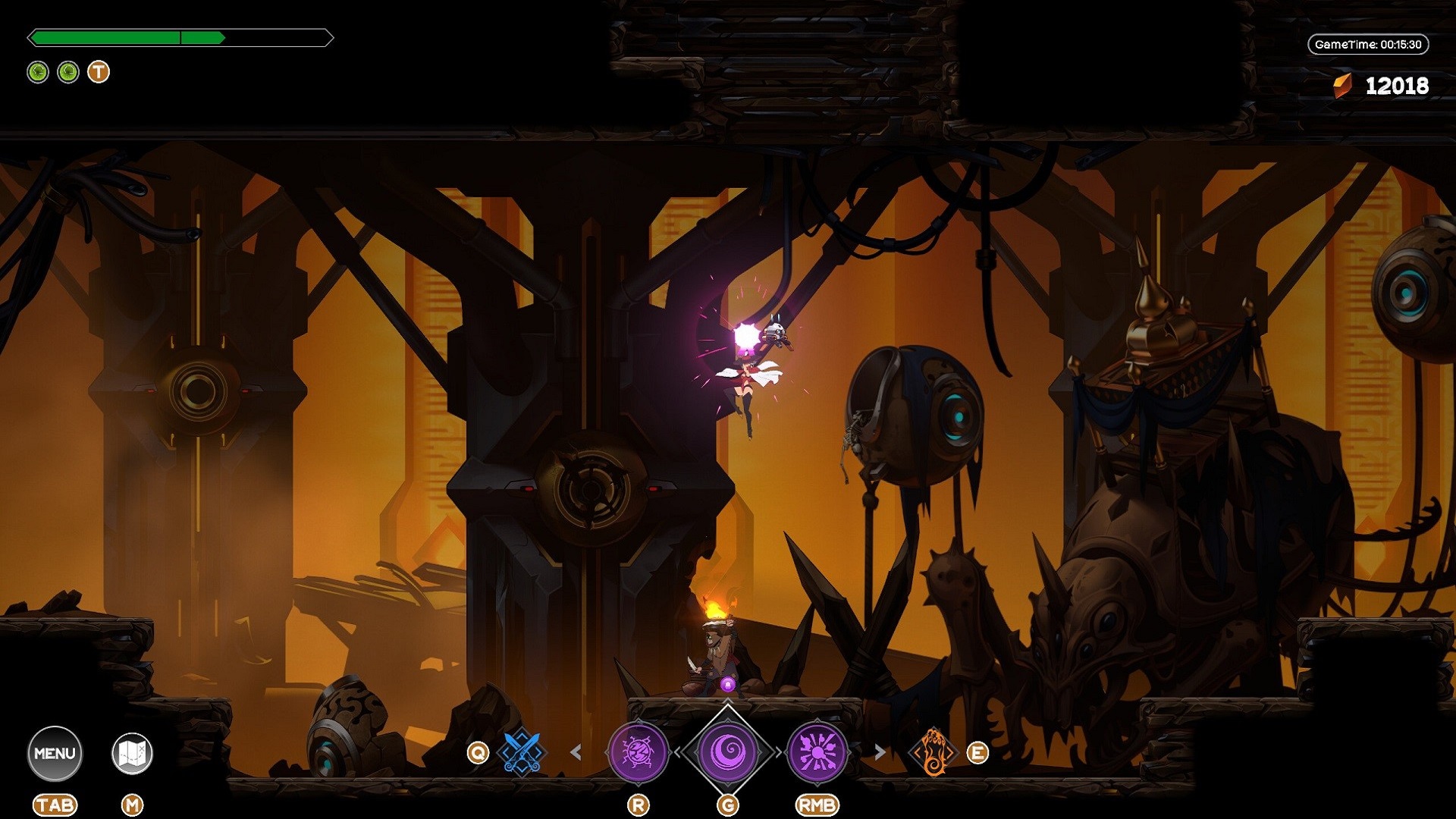This screenshot has height=819, width=1456.
Task: Cycle skills with the right arrow
Action: point(880,752)
